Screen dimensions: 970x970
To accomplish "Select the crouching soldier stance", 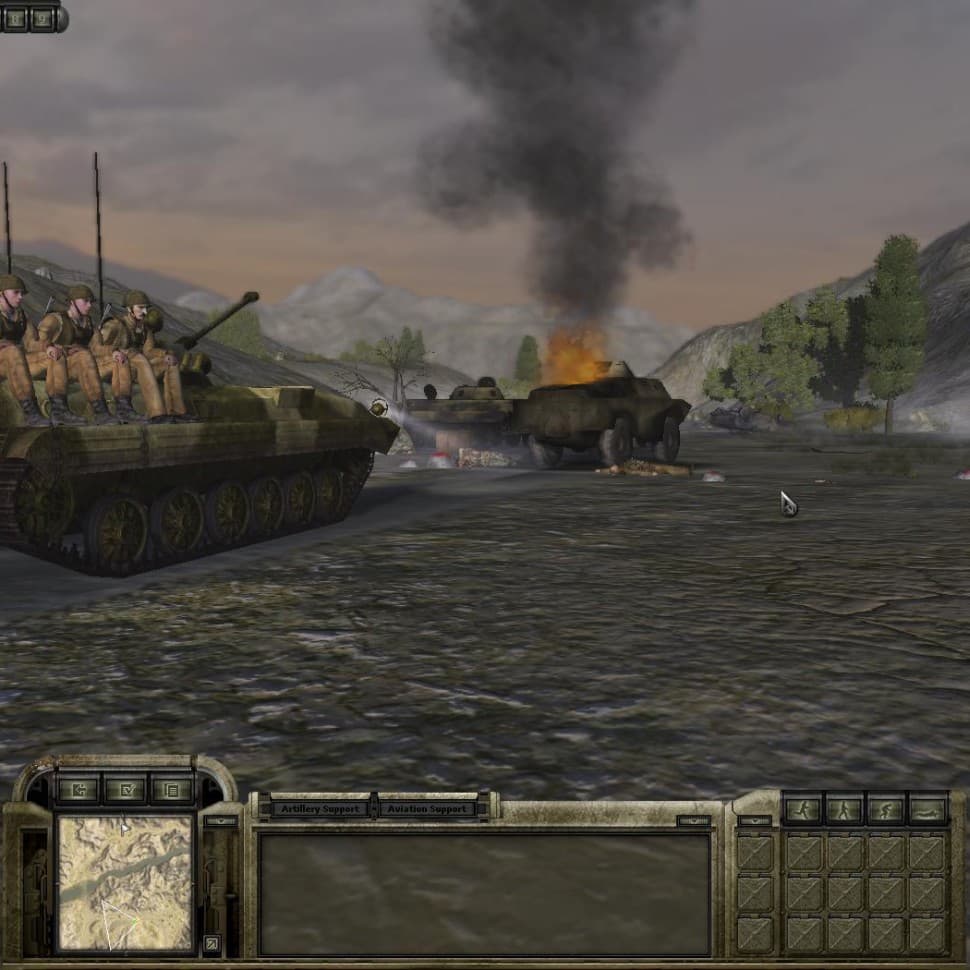I will pos(885,809).
